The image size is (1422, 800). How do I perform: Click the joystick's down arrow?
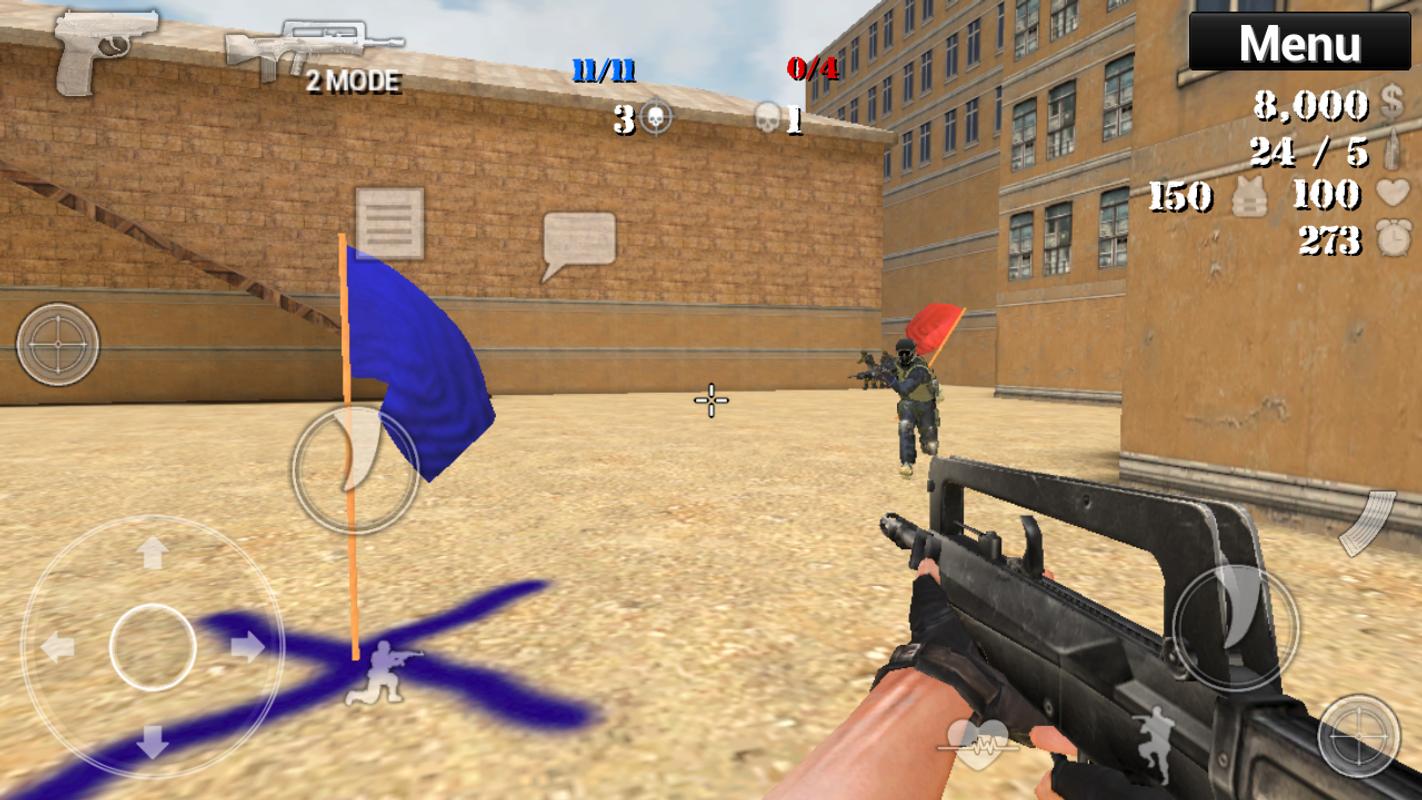152,741
